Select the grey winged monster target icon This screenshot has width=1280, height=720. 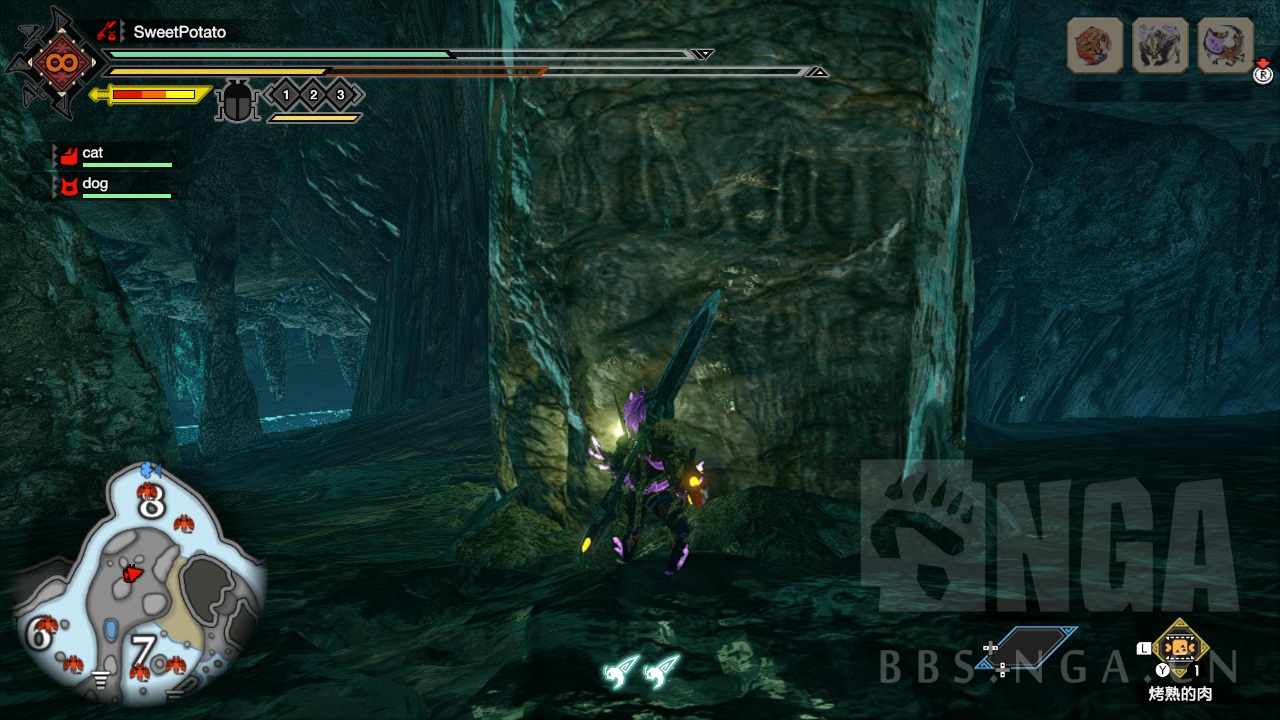point(1160,46)
